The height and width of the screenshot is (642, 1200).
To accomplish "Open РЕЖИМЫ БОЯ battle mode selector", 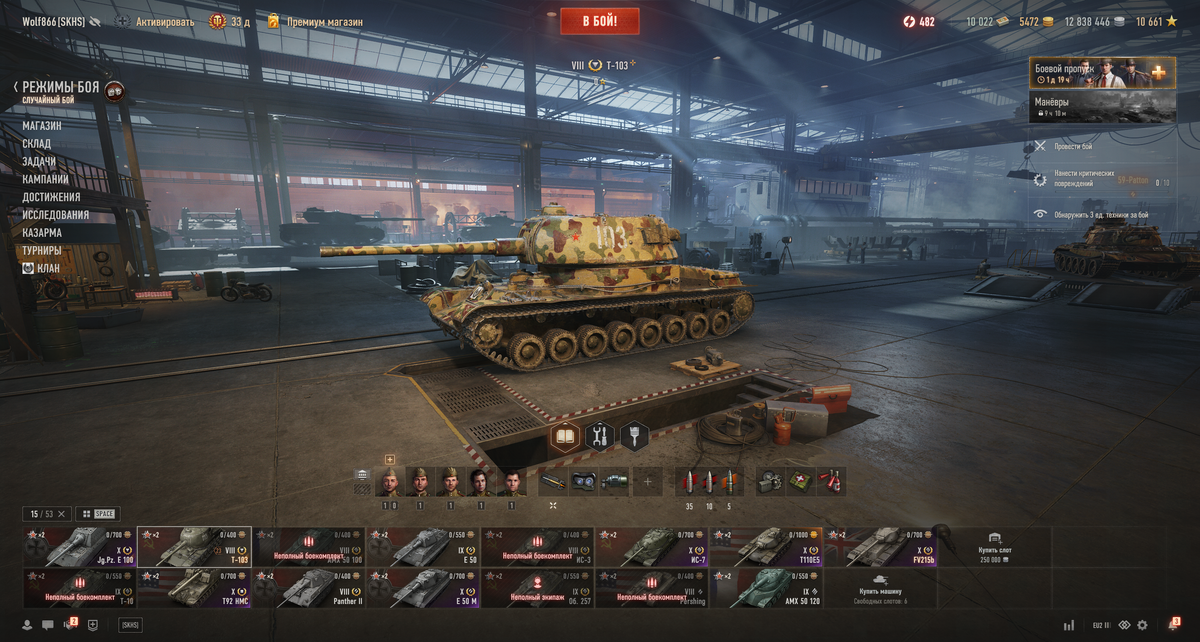I will pyautogui.click(x=61, y=88).
